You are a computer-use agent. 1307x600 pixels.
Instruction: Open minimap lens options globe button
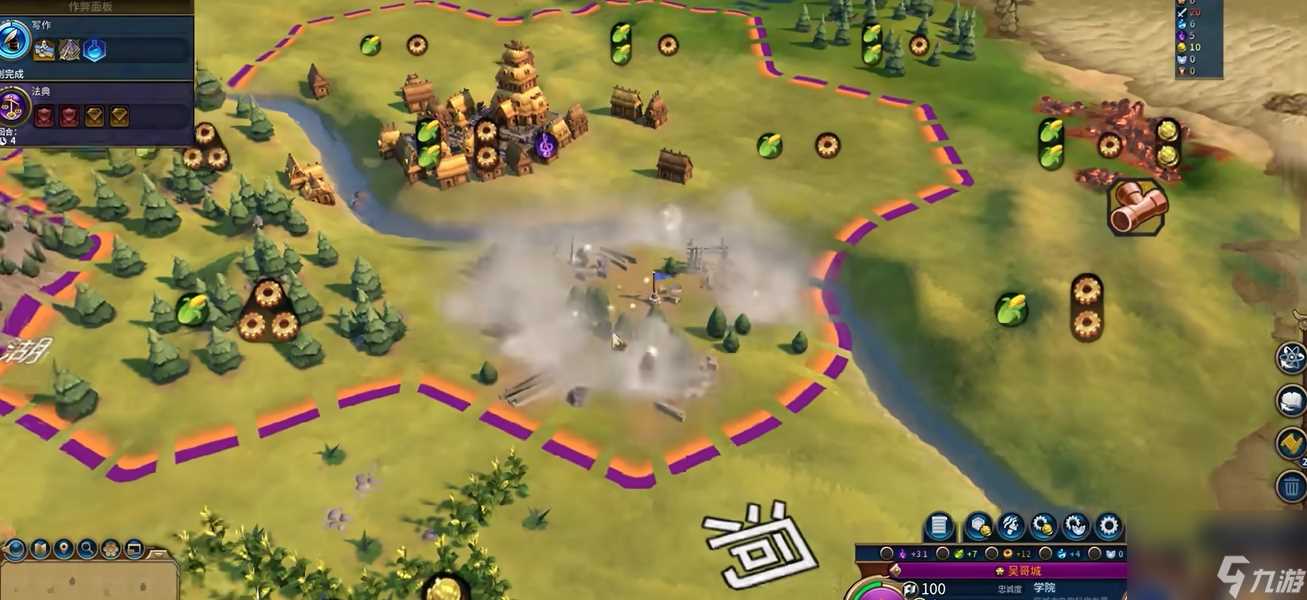[15, 549]
